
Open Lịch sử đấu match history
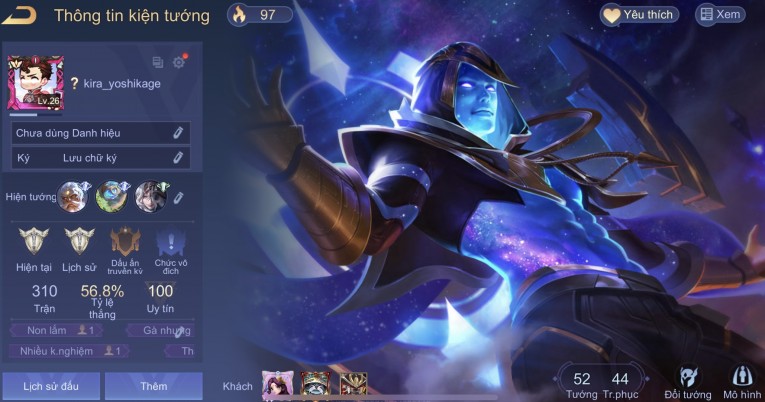pyautogui.click(x=50, y=385)
